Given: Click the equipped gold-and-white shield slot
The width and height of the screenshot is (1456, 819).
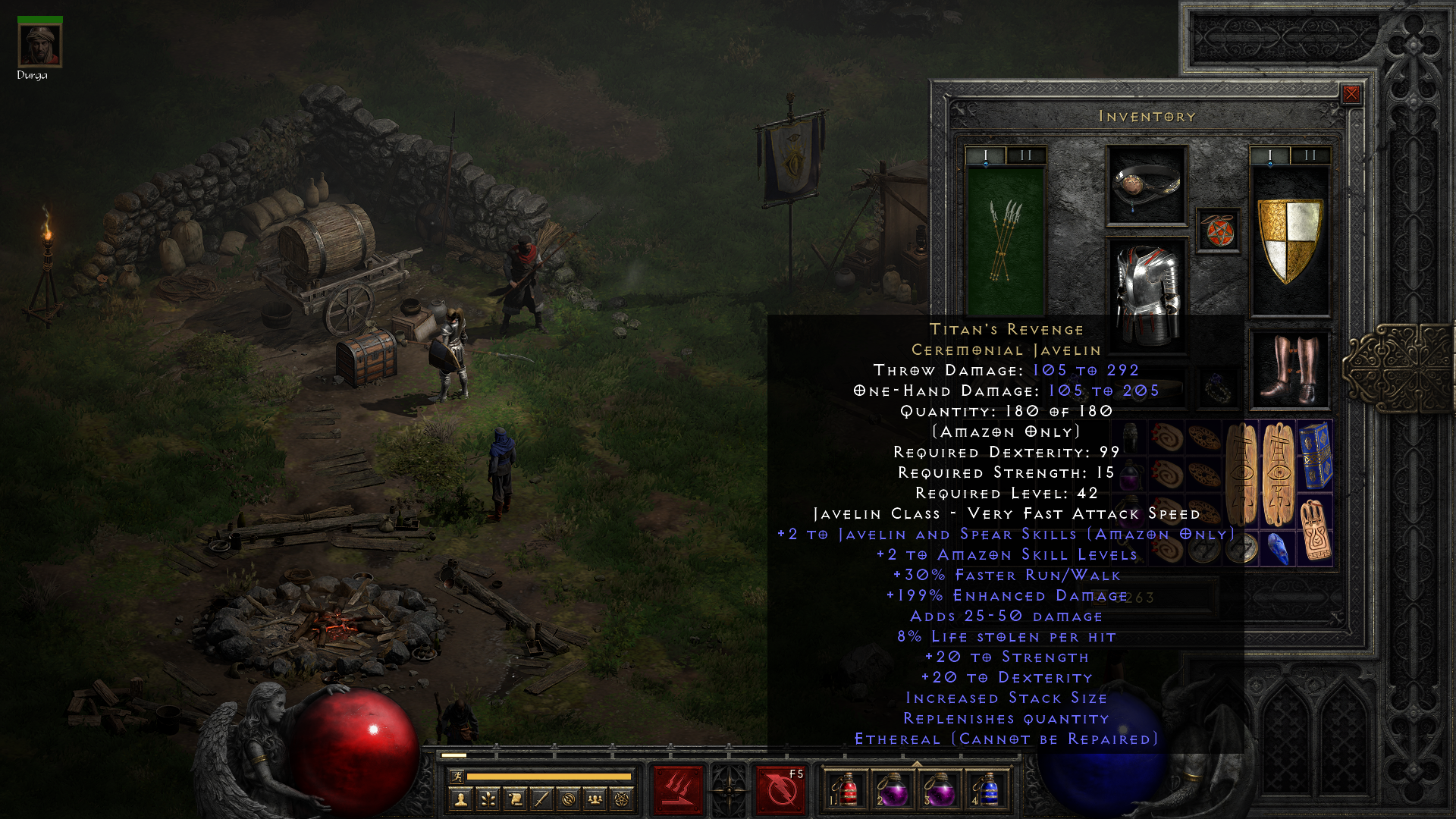Looking at the screenshot, I should click(x=1289, y=239).
